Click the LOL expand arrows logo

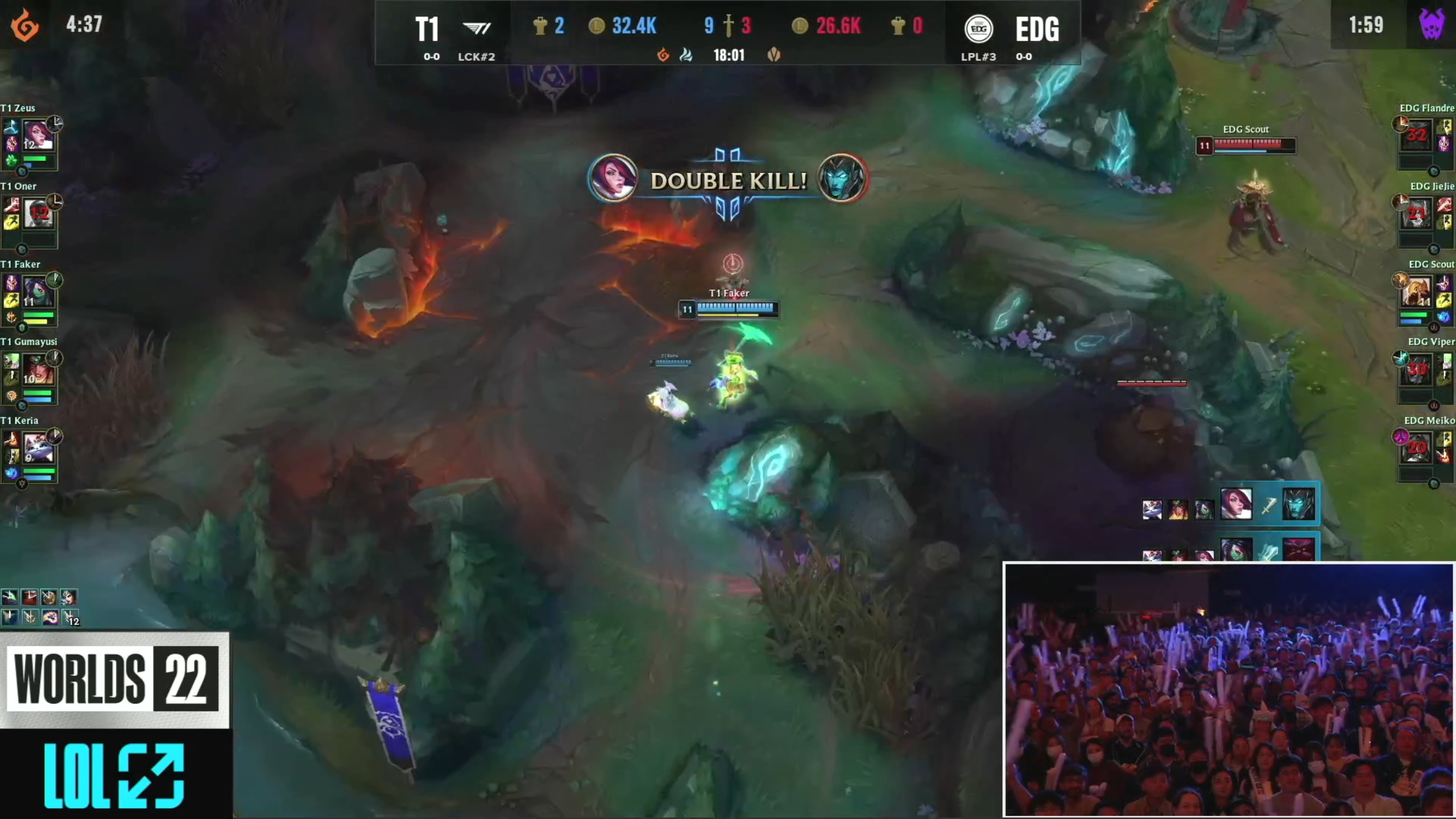114,775
